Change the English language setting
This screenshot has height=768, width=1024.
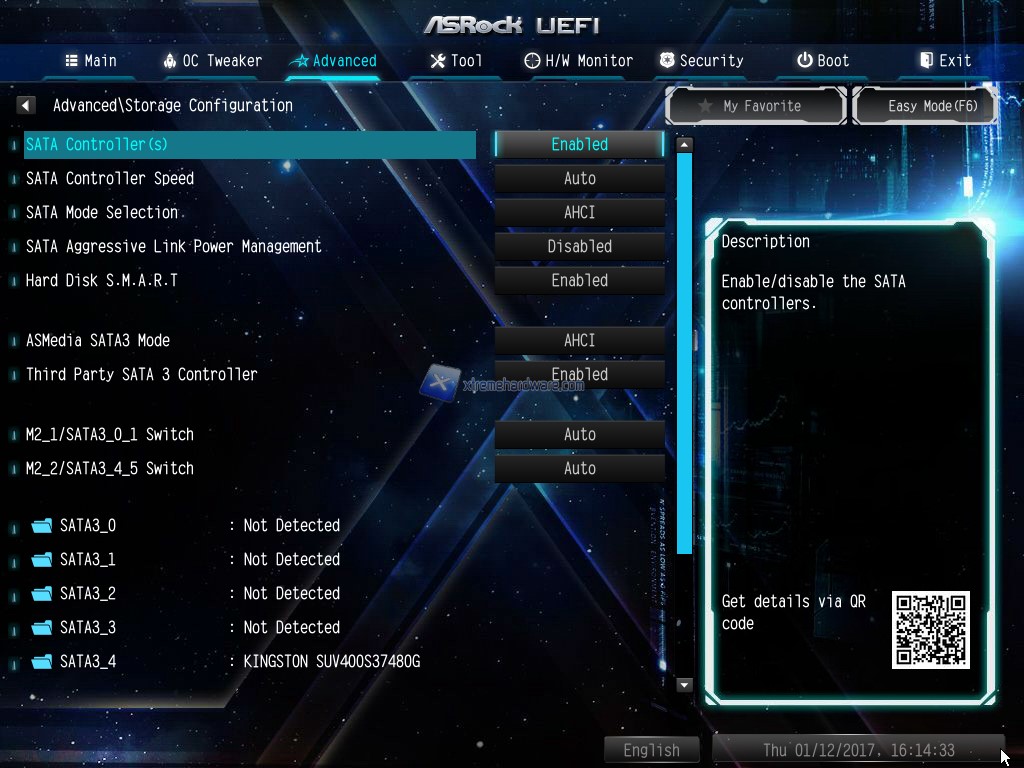[x=651, y=750]
